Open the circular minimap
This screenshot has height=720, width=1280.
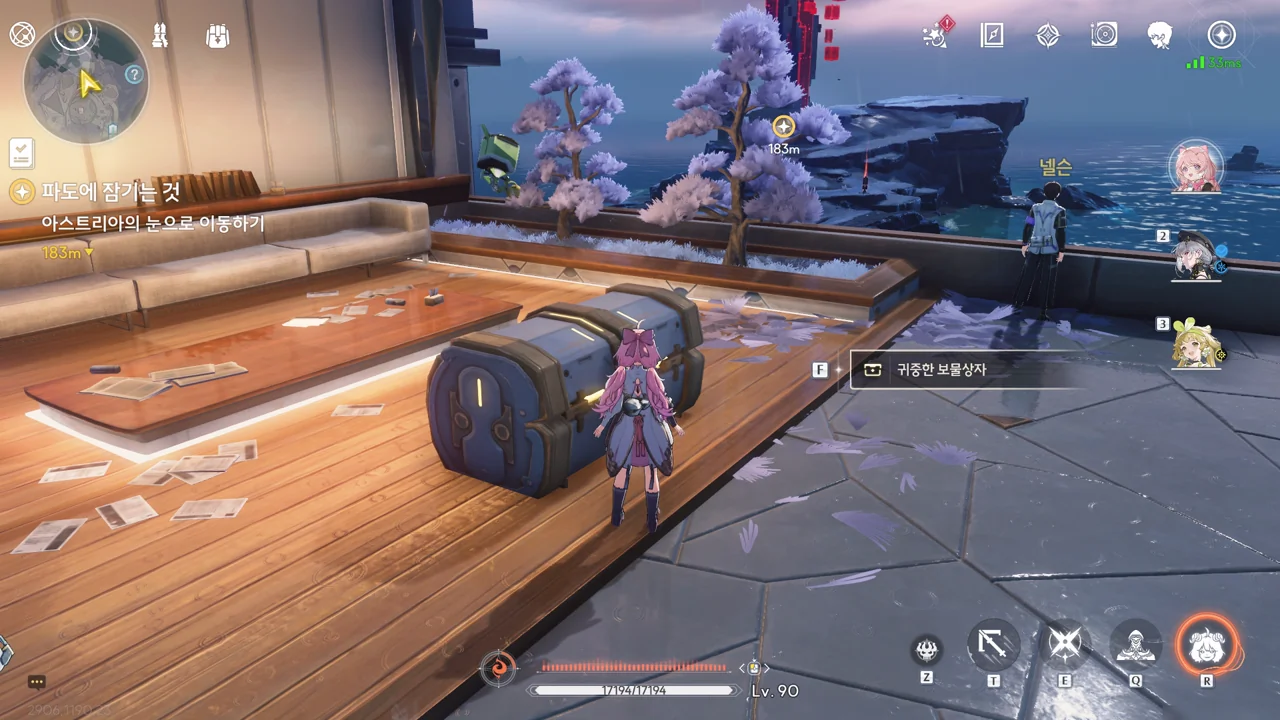(x=85, y=81)
